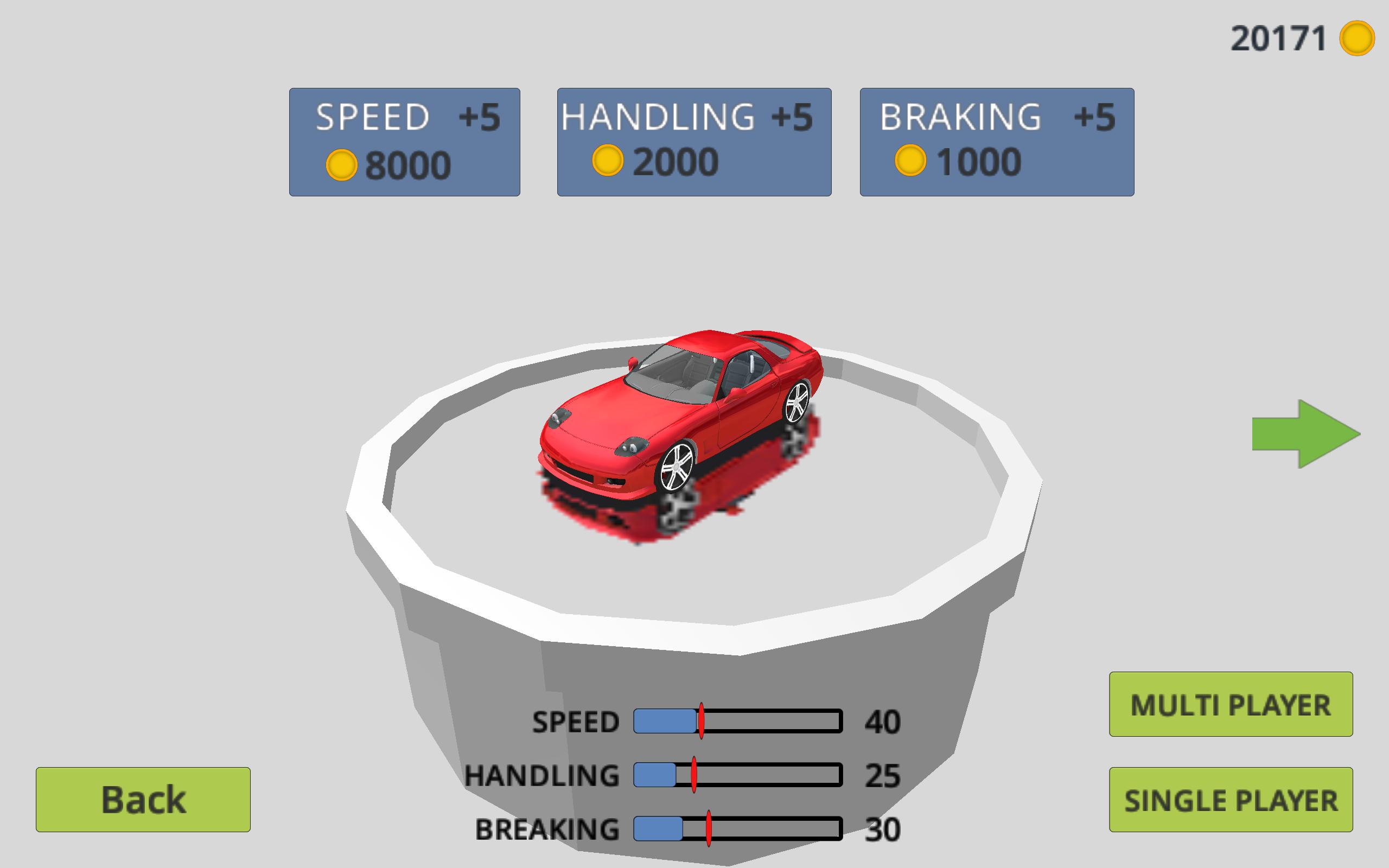Click the coin icon on the SPEED upgrade card
The height and width of the screenshot is (868, 1389).
[x=343, y=165]
